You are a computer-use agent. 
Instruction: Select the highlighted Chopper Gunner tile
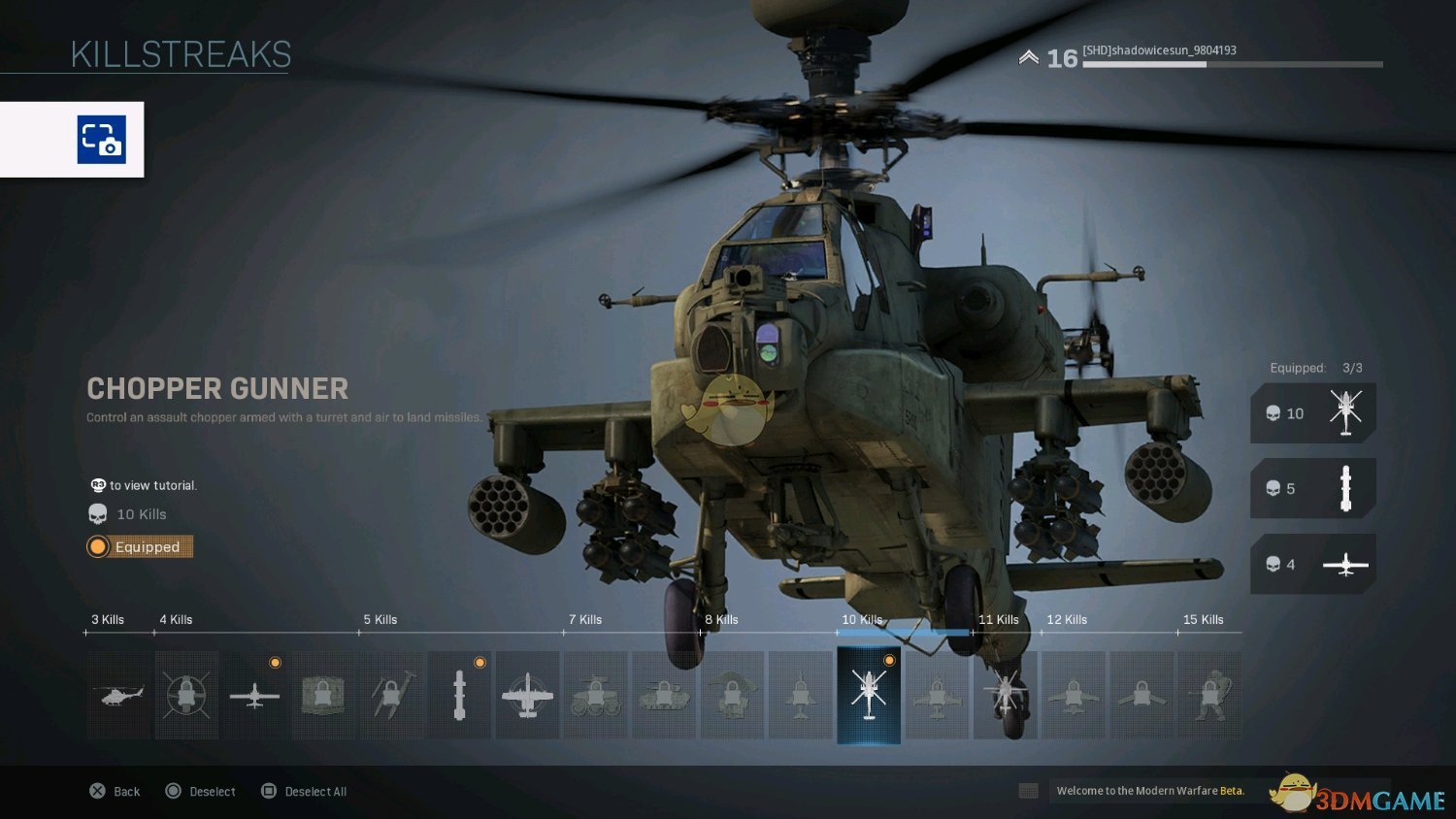pyautogui.click(x=869, y=695)
